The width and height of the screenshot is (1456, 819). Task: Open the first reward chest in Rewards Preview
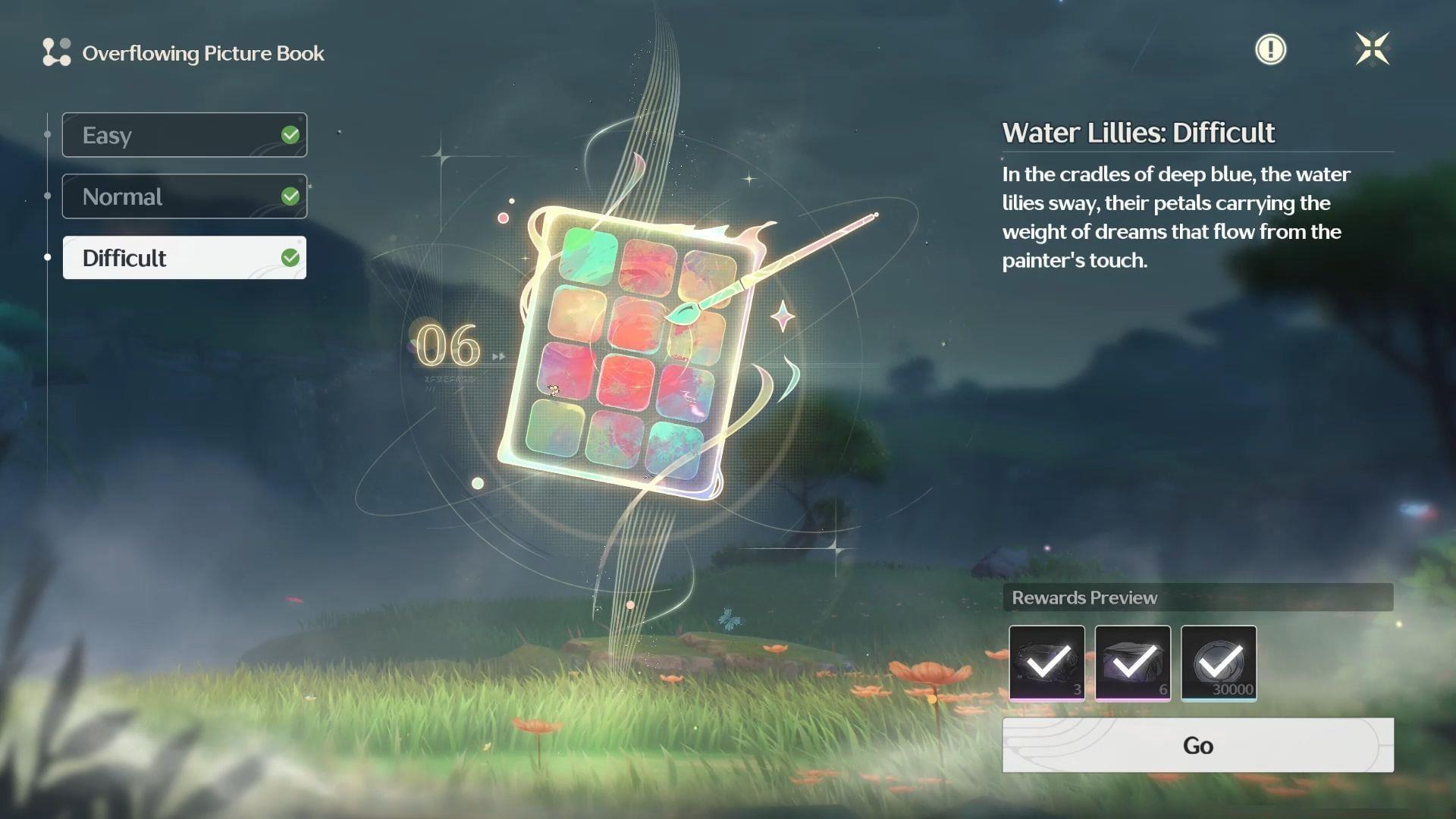pos(1046,663)
